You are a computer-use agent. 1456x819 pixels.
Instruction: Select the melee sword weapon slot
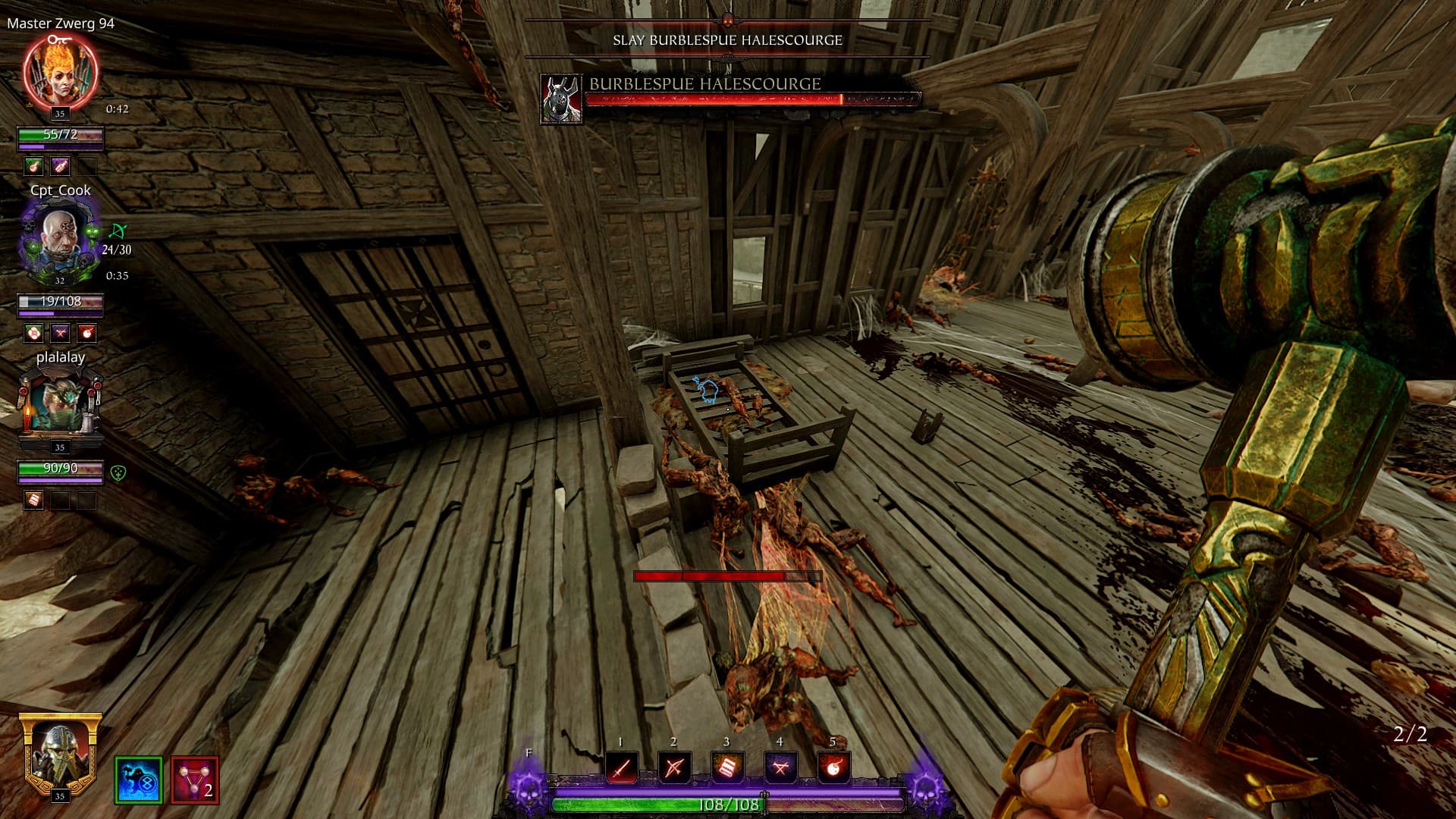coord(621,768)
